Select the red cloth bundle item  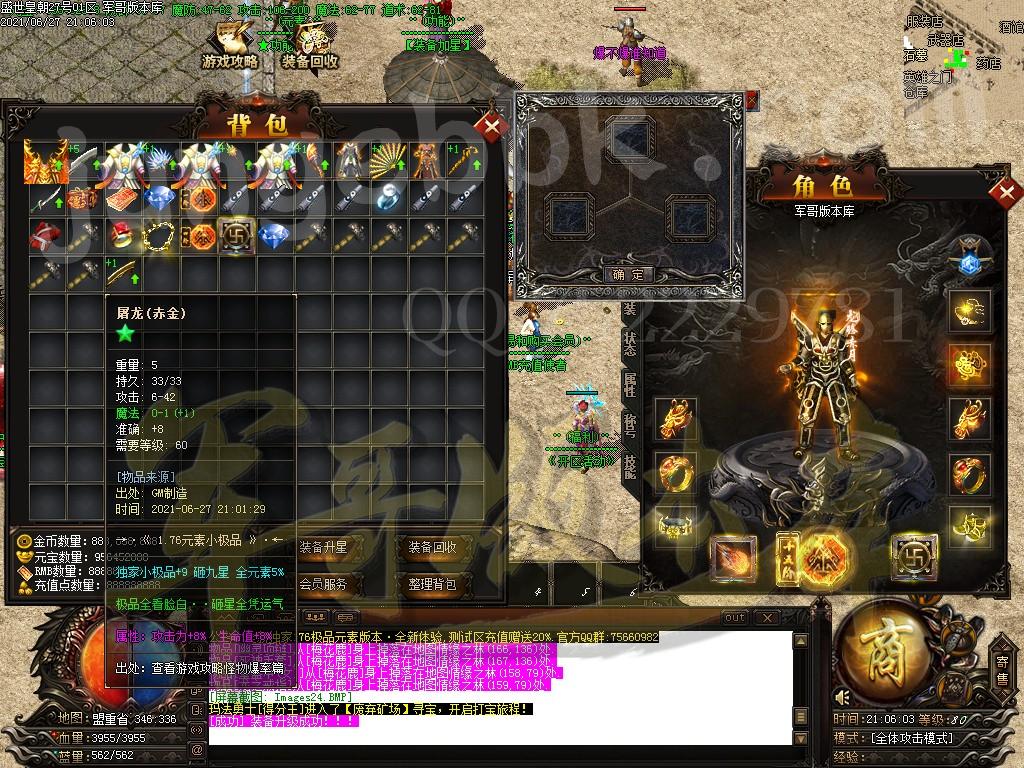(44, 236)
